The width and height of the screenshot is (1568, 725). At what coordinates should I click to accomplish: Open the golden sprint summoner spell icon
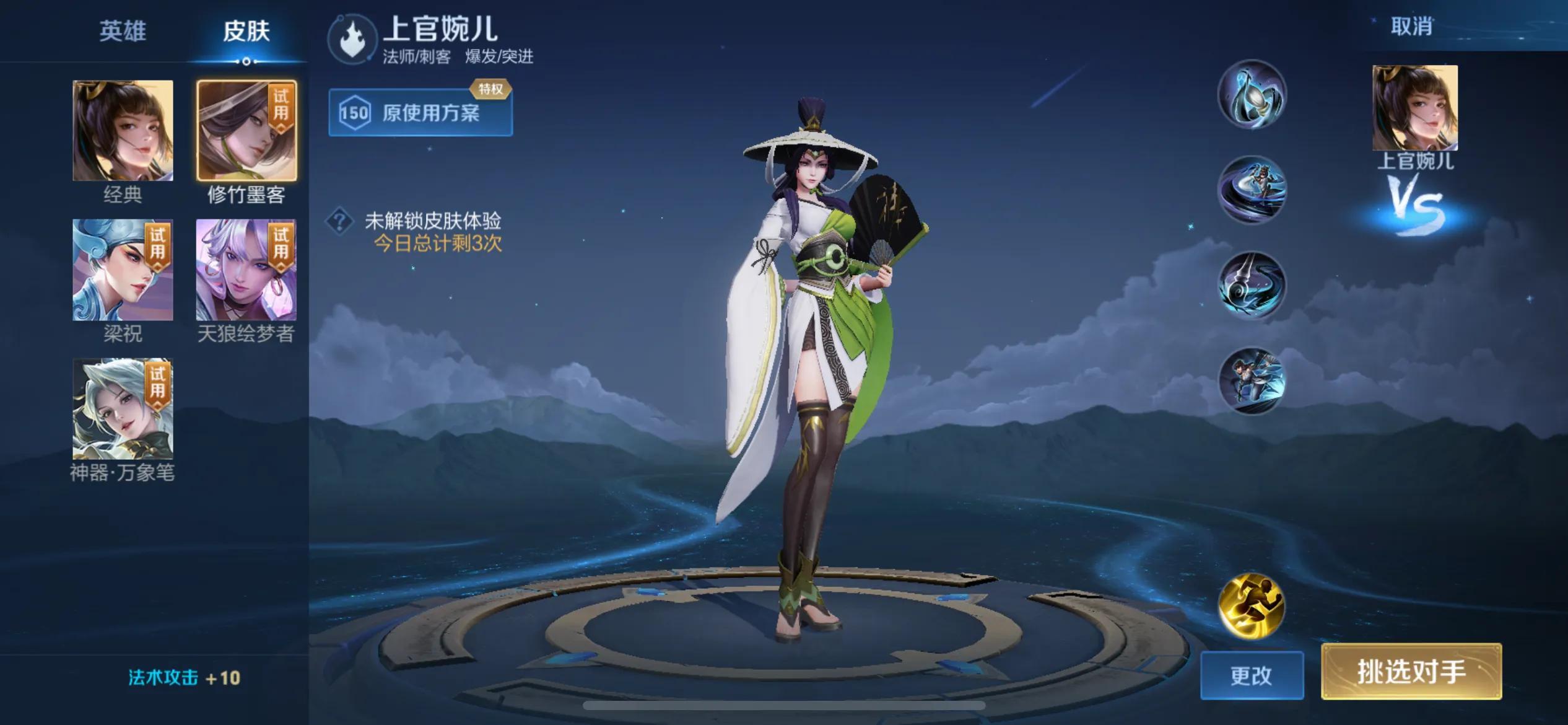tap(1252, 606)
